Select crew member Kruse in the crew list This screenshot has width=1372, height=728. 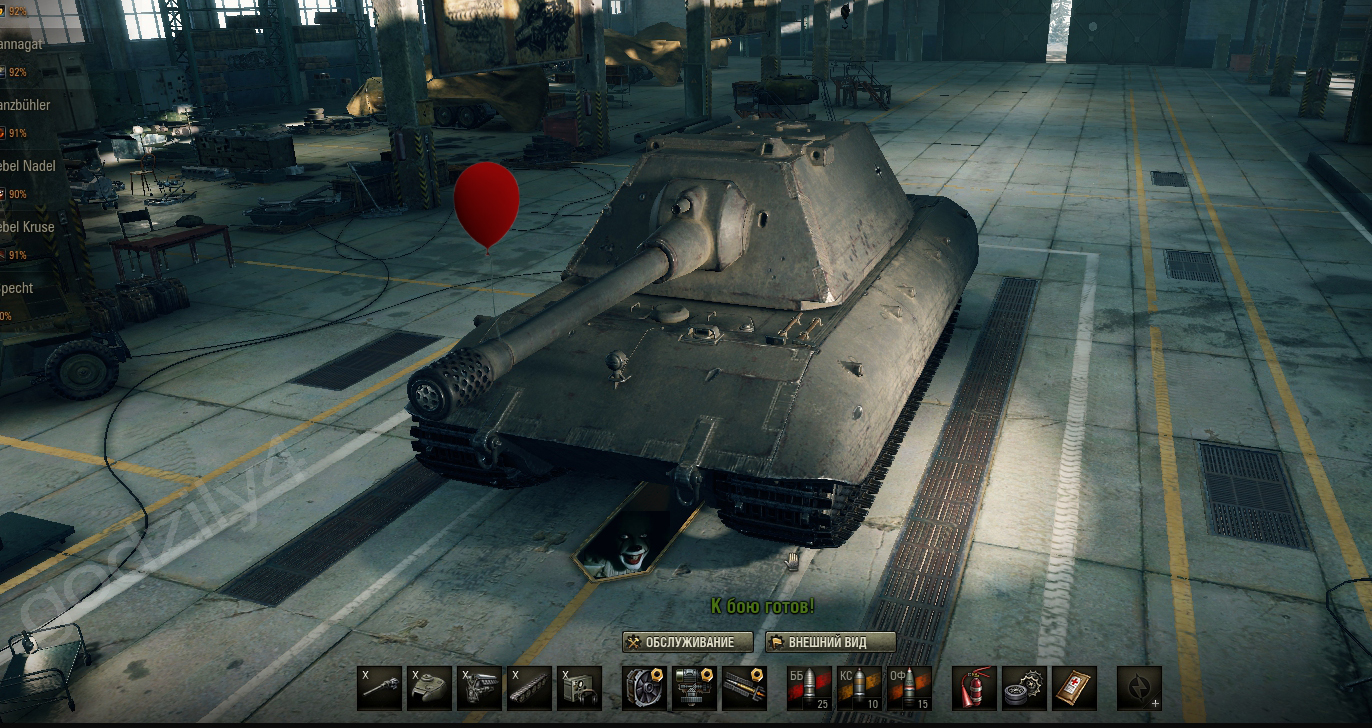(x=28, y=227)
